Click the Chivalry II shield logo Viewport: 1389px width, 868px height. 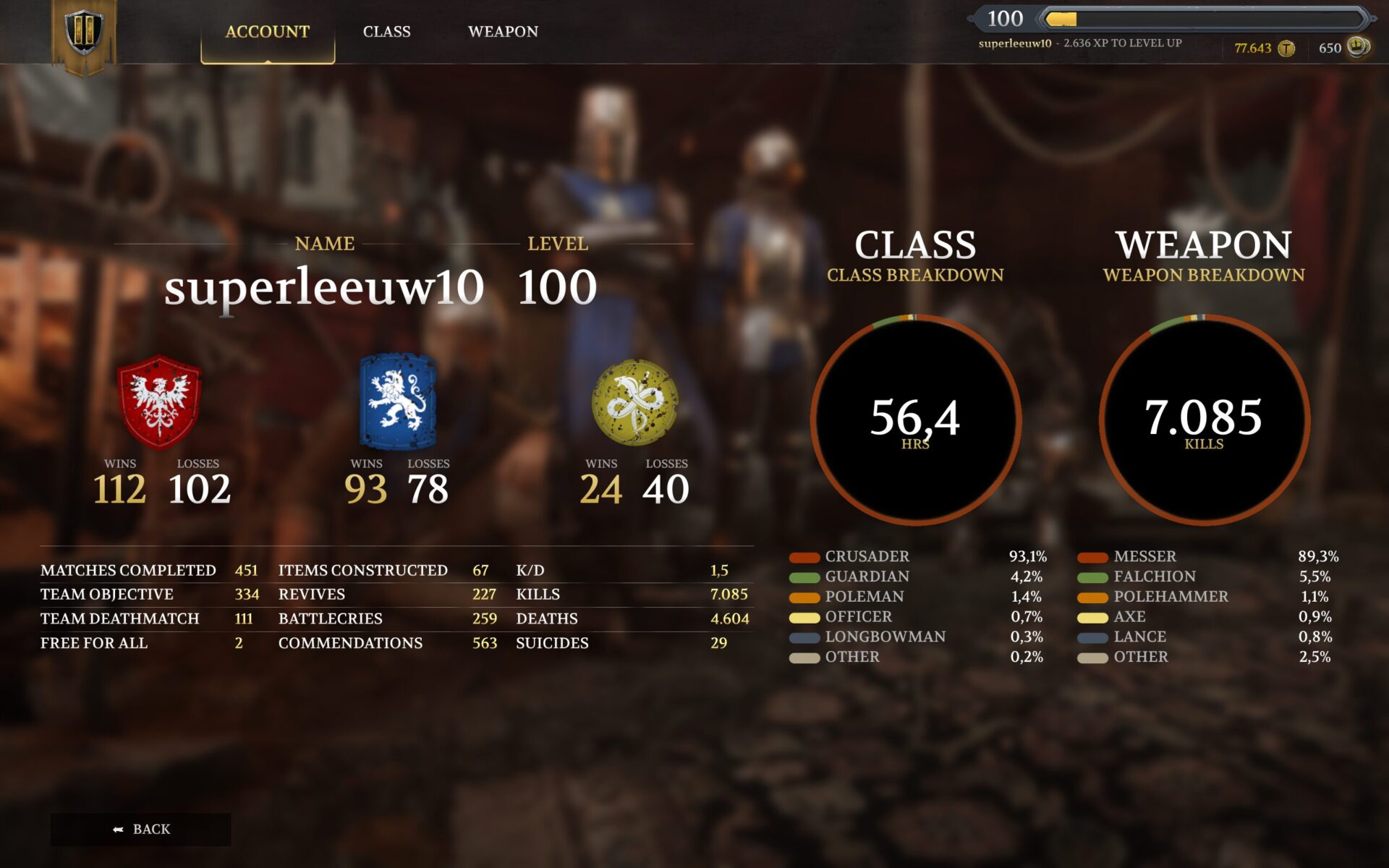click(x=84, y=33)
